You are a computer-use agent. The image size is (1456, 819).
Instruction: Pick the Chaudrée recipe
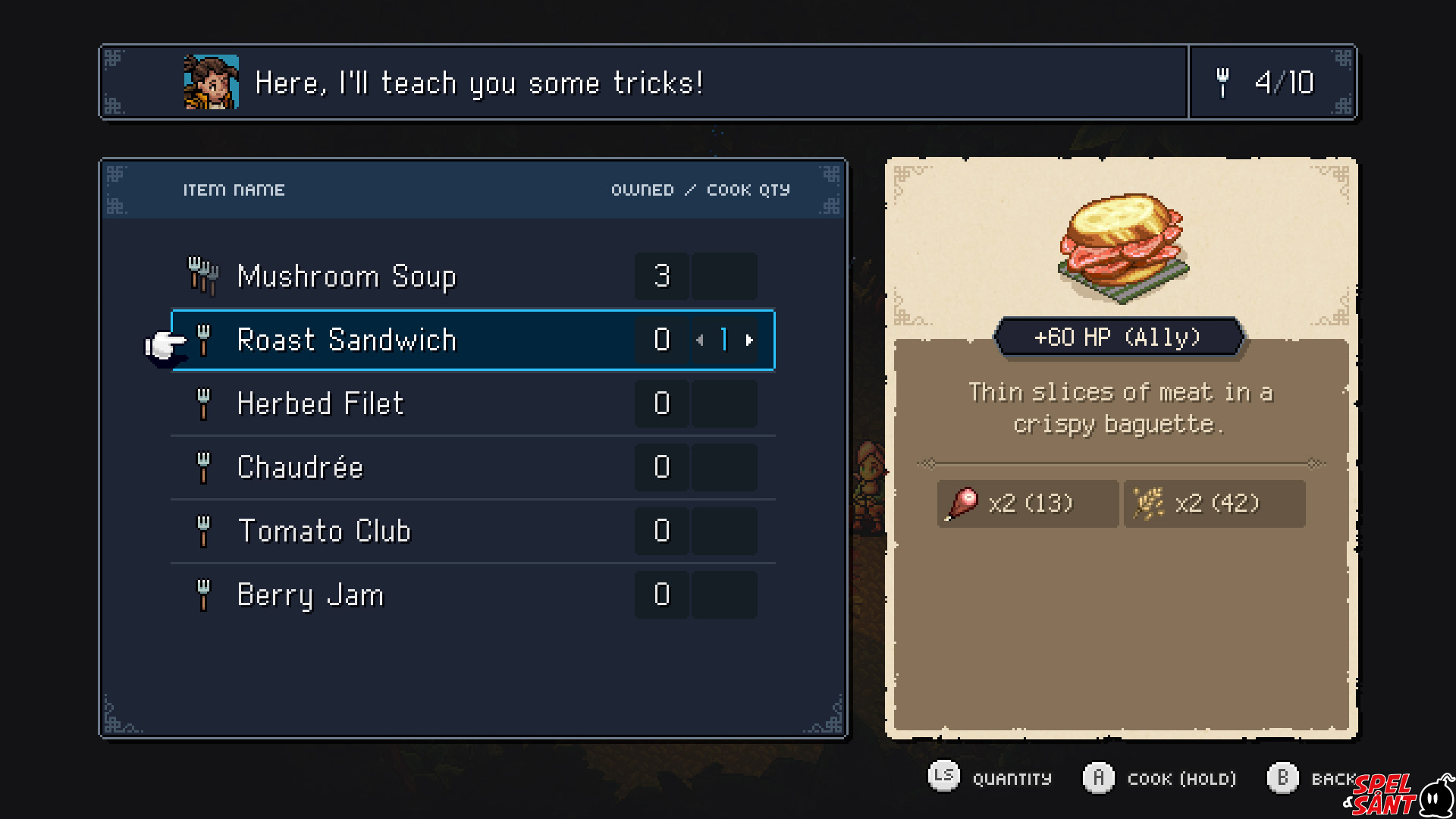[300, 467]
